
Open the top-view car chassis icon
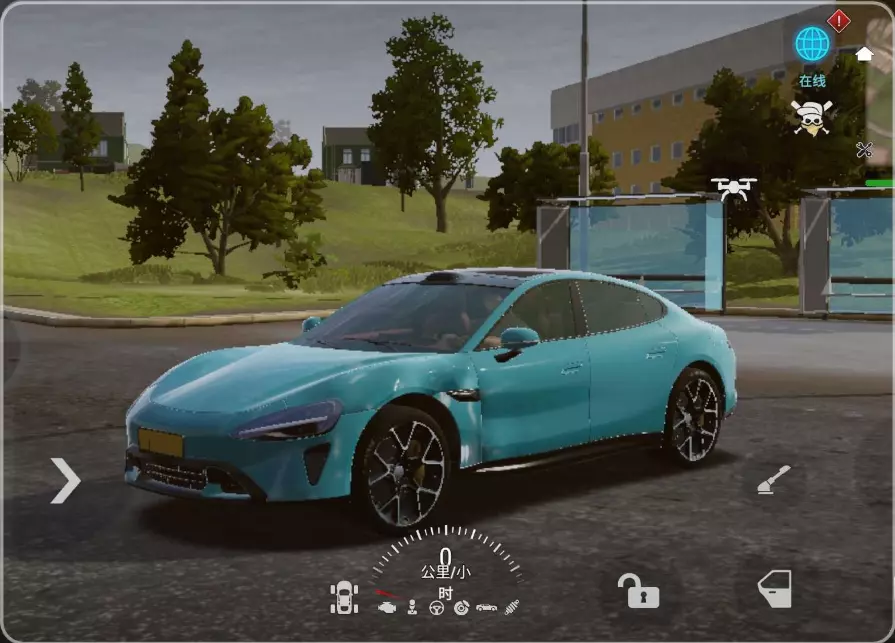pos(344,598)
